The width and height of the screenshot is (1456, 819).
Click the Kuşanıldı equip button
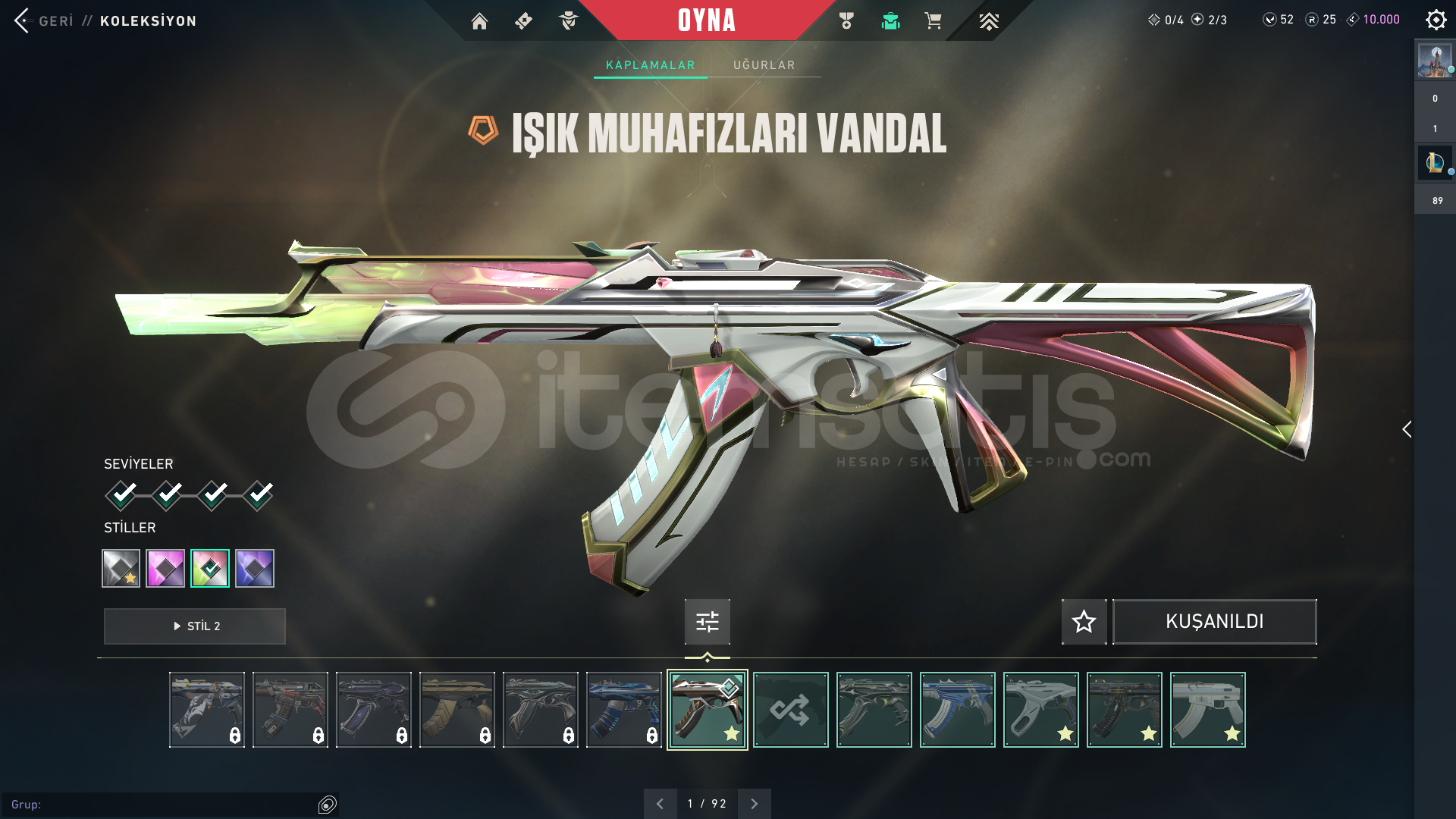point(1214,622)
